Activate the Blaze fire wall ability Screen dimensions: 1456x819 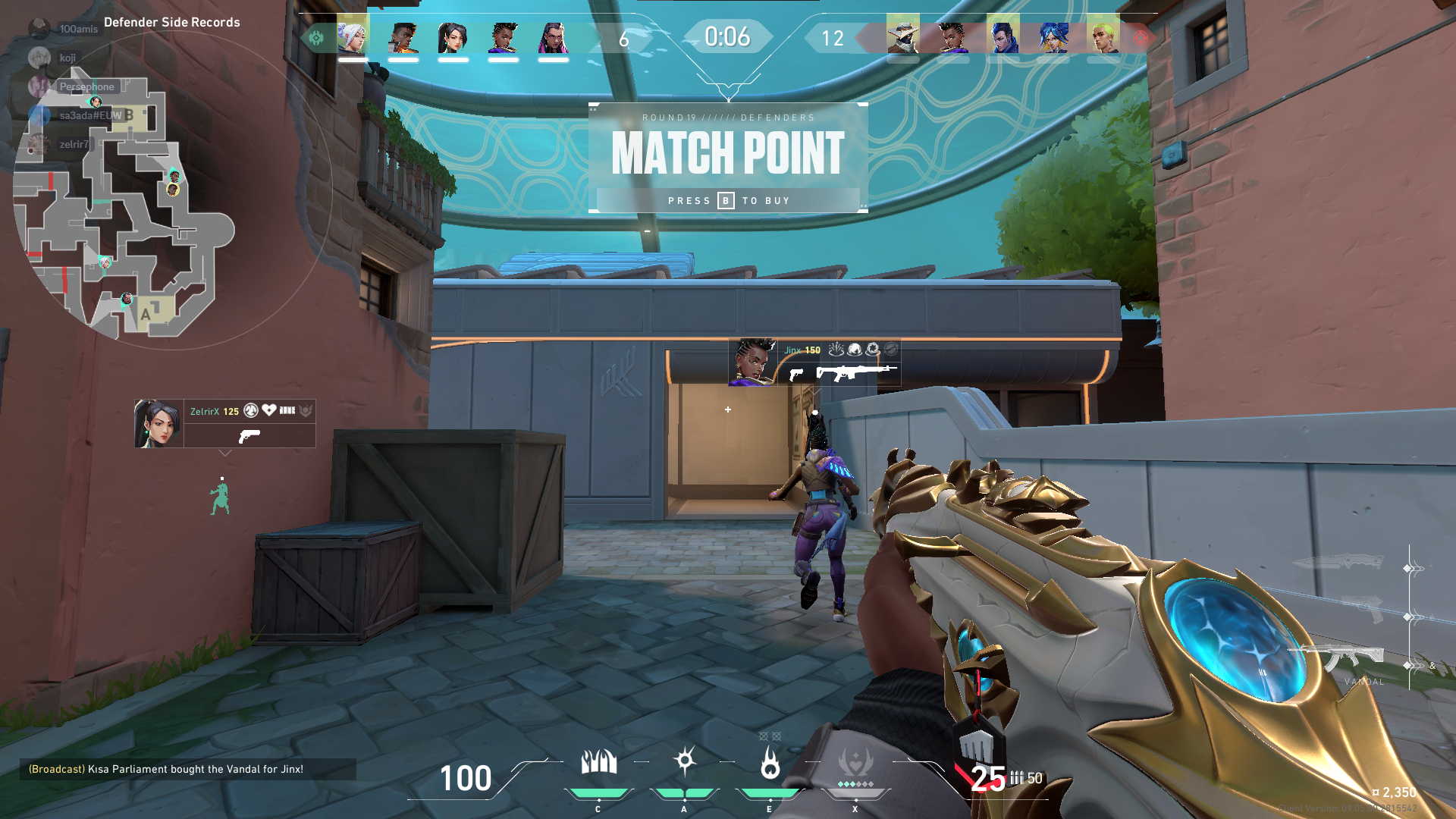point(598,763)
